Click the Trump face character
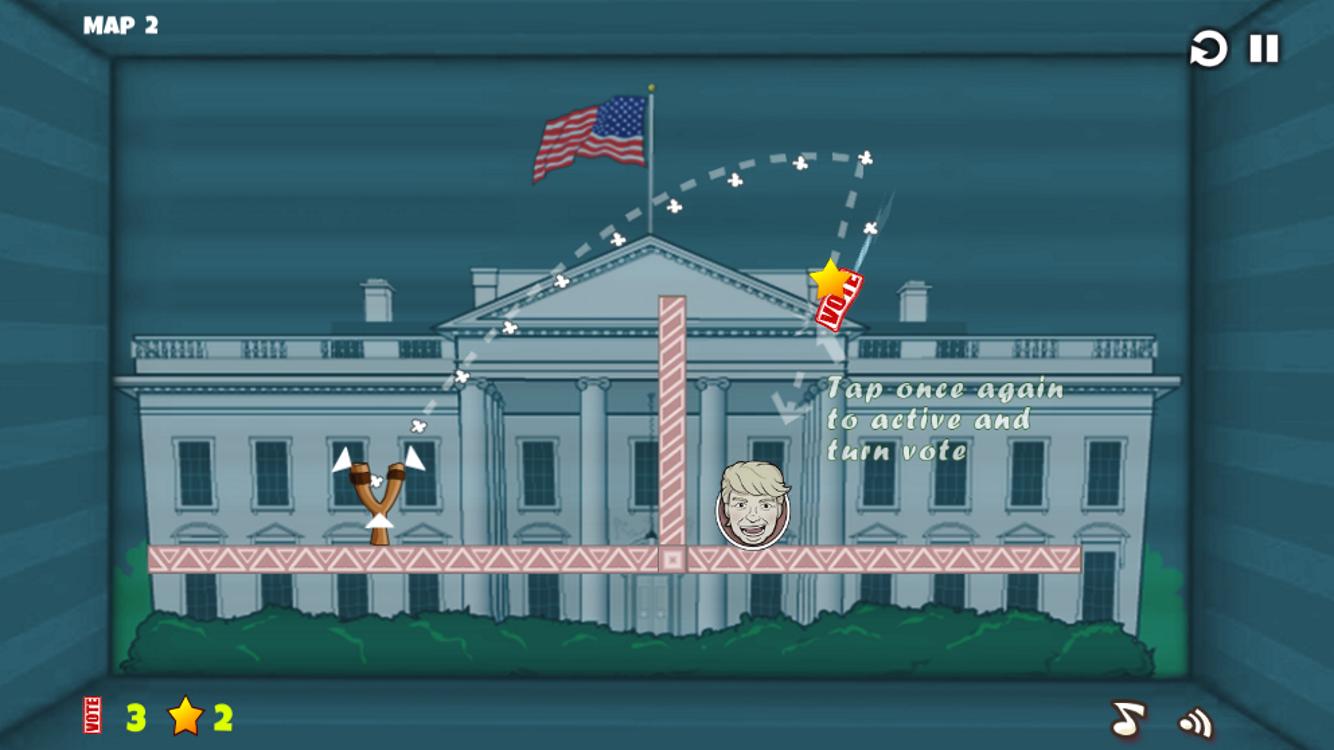The width and height of the screenshot is (1334, 750). click(752, 505)
